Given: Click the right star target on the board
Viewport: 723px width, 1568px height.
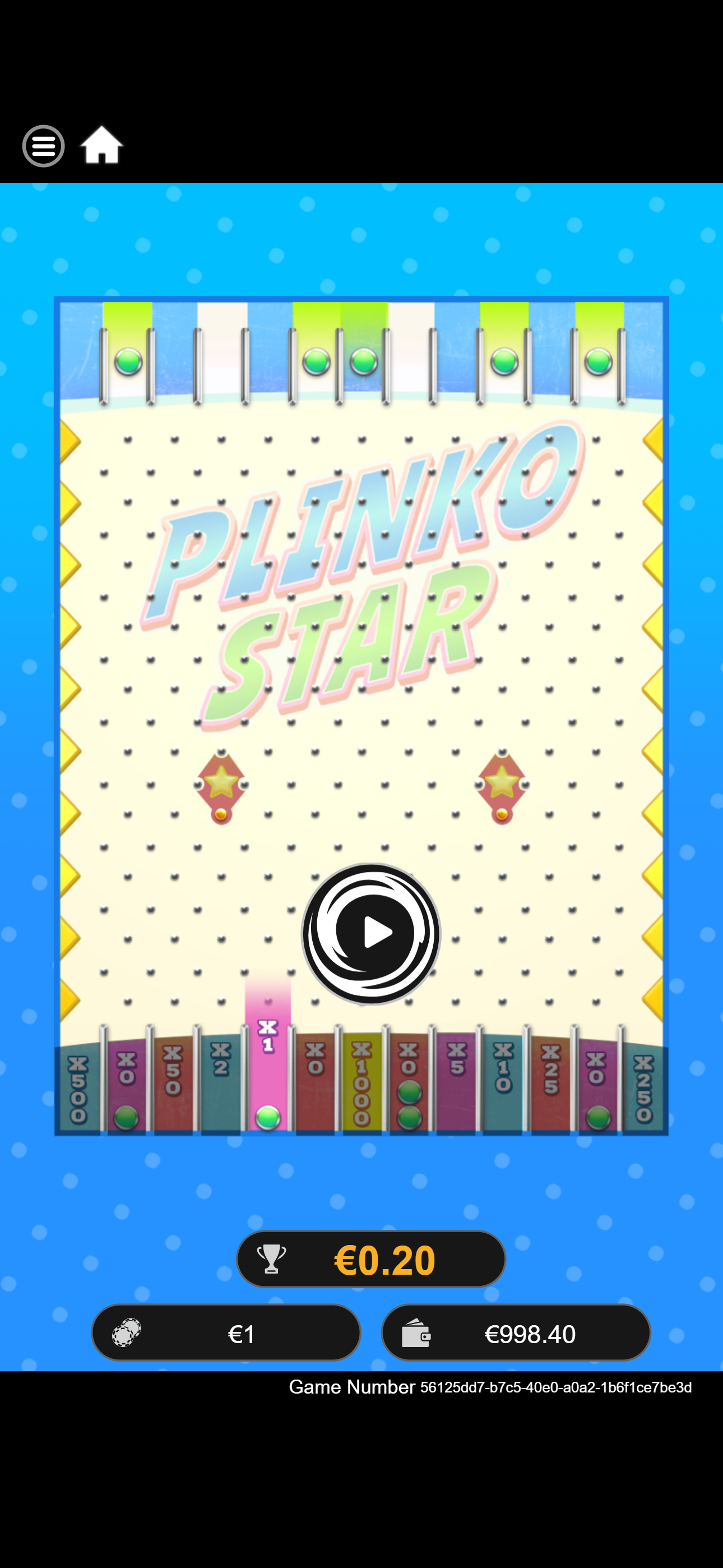Looking at the screenshot, I should click(x=502, y=782).
